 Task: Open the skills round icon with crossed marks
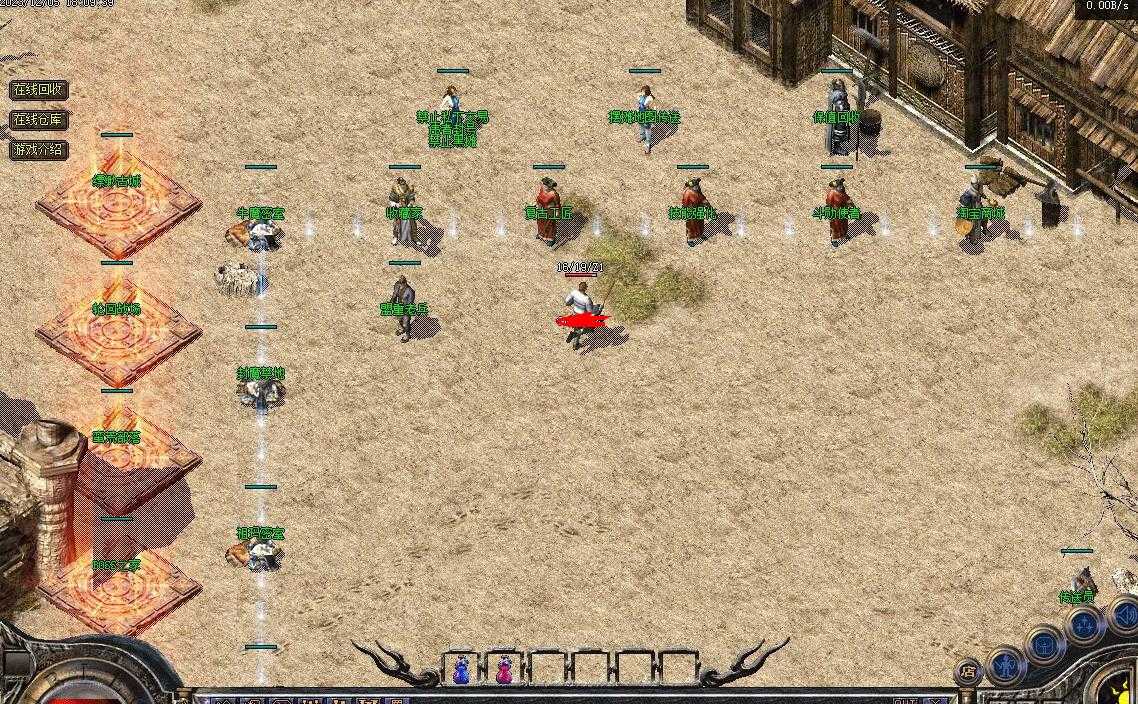[x=1084, y=626]
